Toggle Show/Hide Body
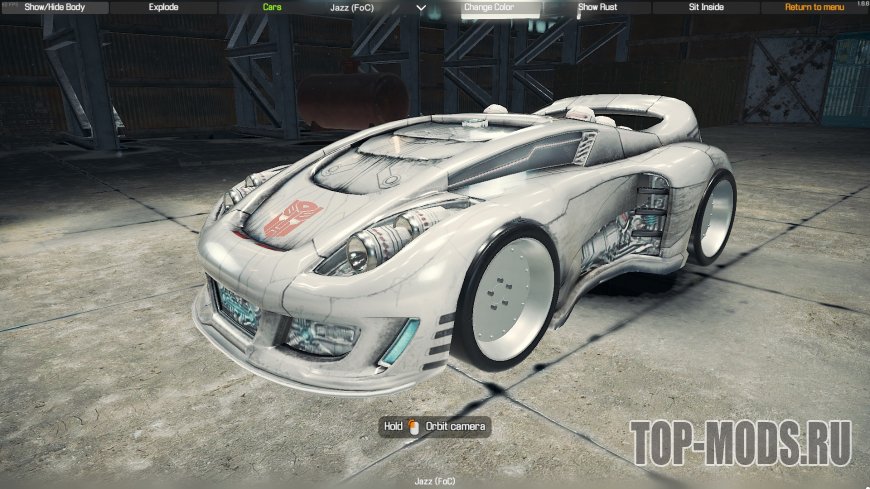 point(54,7)
